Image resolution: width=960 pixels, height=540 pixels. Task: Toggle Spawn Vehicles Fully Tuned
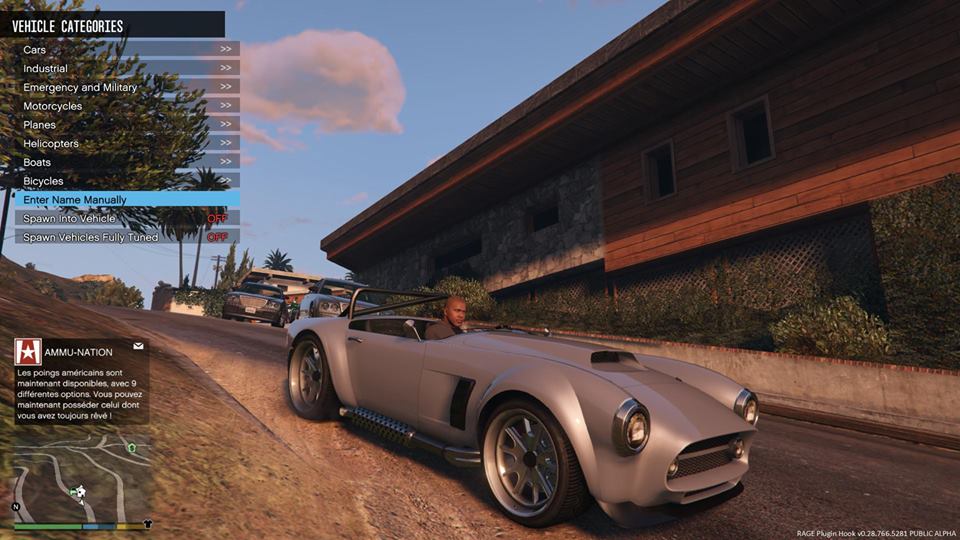[x=125, y=237]
